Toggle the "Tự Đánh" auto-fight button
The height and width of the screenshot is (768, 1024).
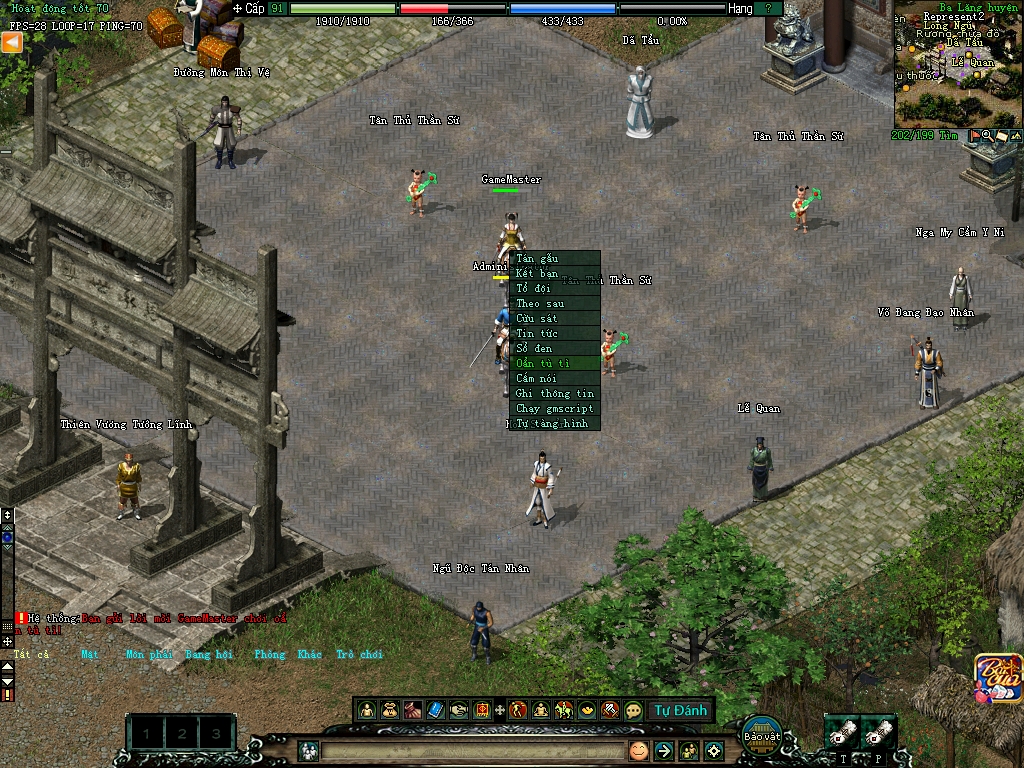point(681,710)
